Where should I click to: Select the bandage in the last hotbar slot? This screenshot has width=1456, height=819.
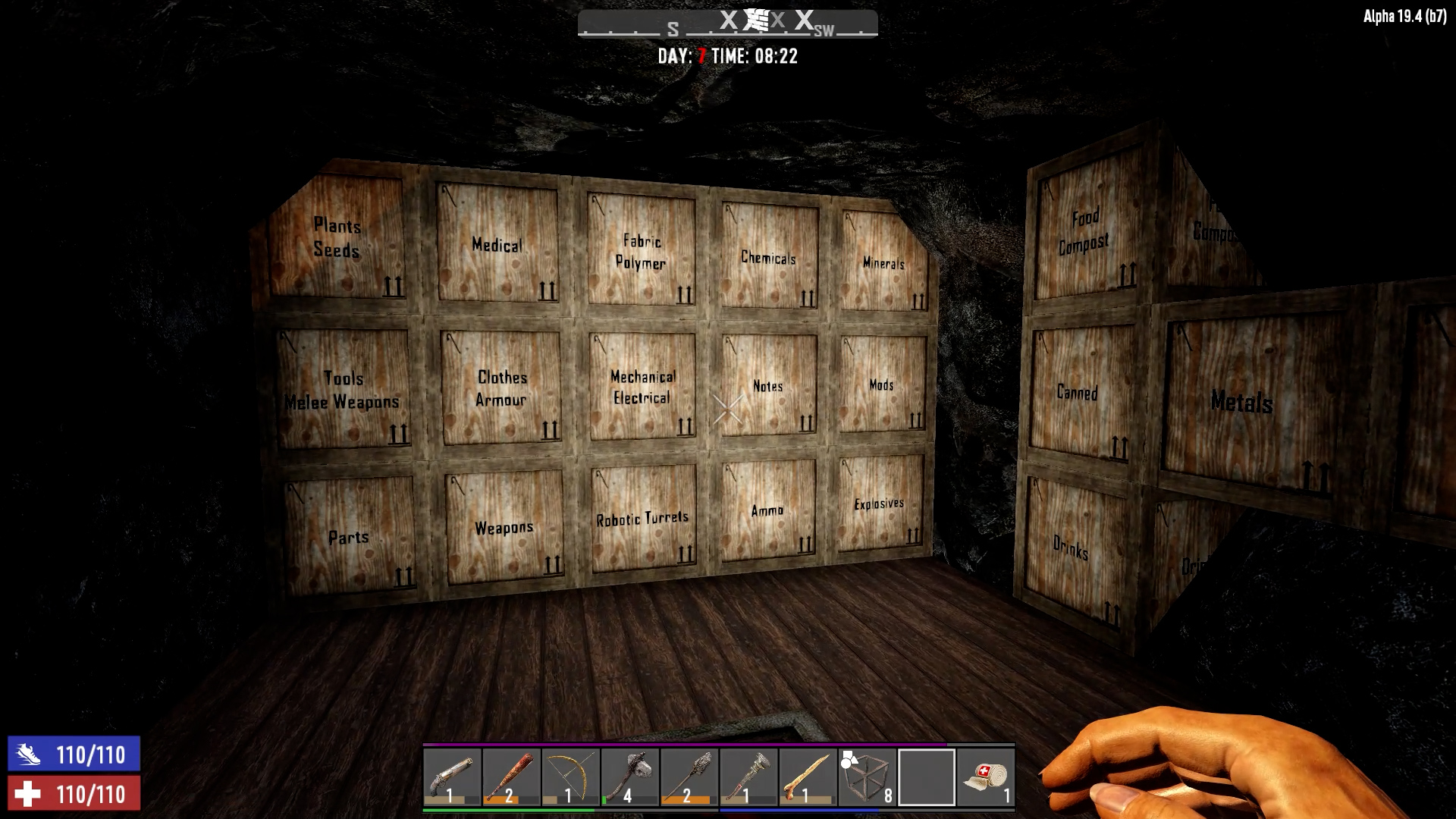tap(985, 775)
